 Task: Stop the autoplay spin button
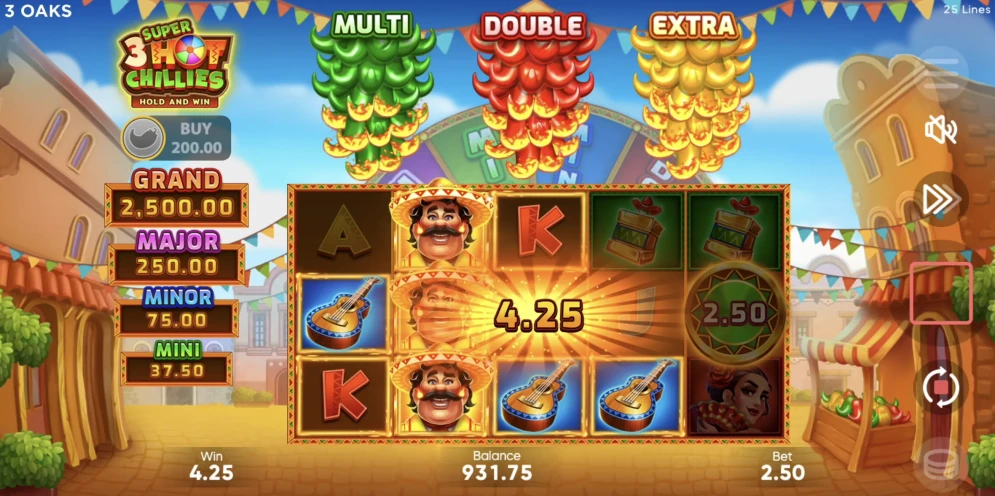(x=940, y=388)
